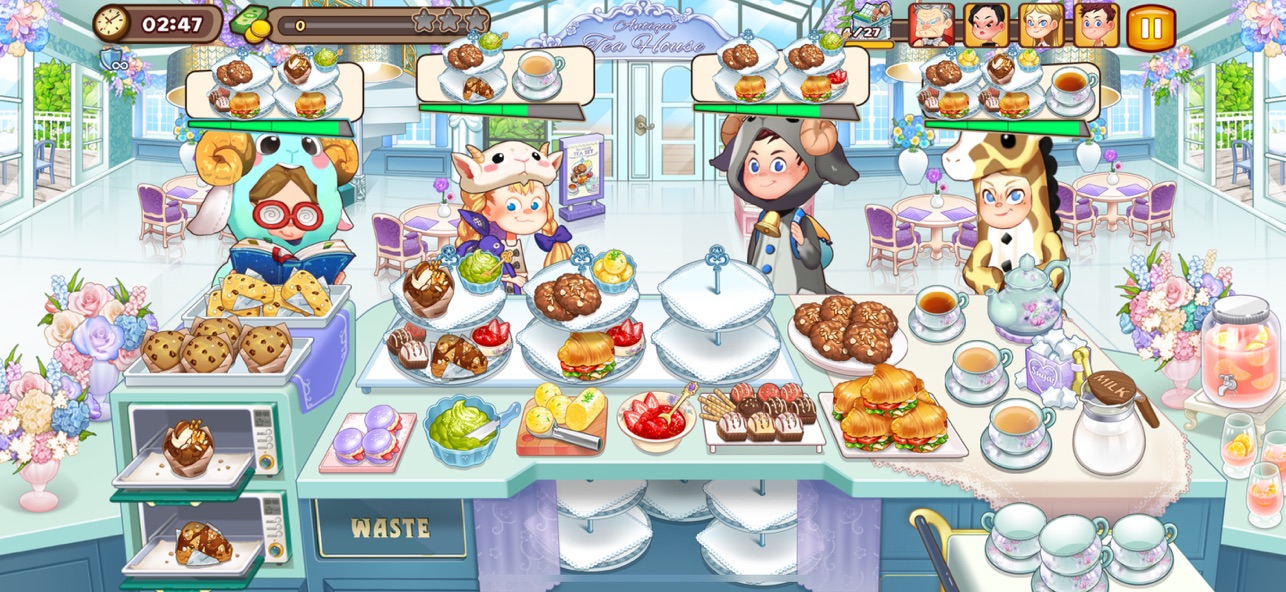
Task: Select the blue sugar cube box
Action: coord(1045,368)
